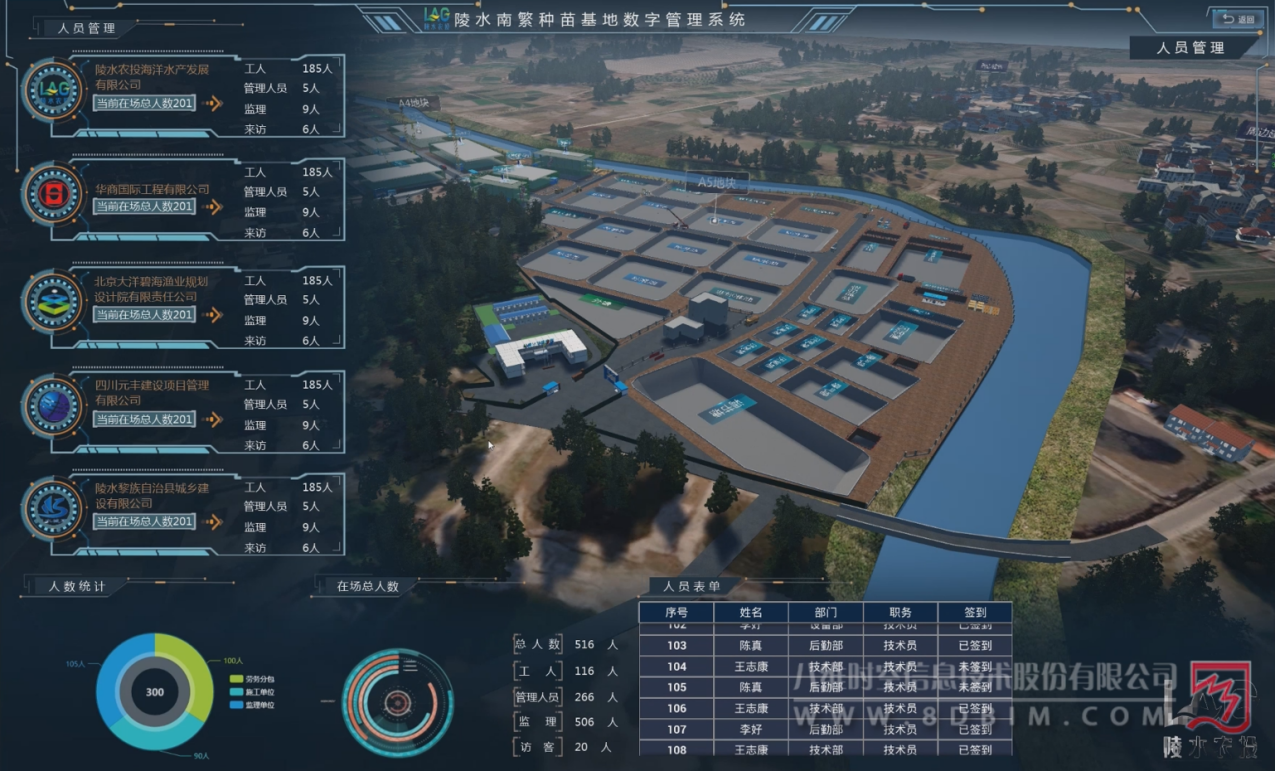Screen dimensions: 1275x771
Task: Open the 陵水黎族自治县城乡建设有限公司 entry
Action: click(152, 495)
